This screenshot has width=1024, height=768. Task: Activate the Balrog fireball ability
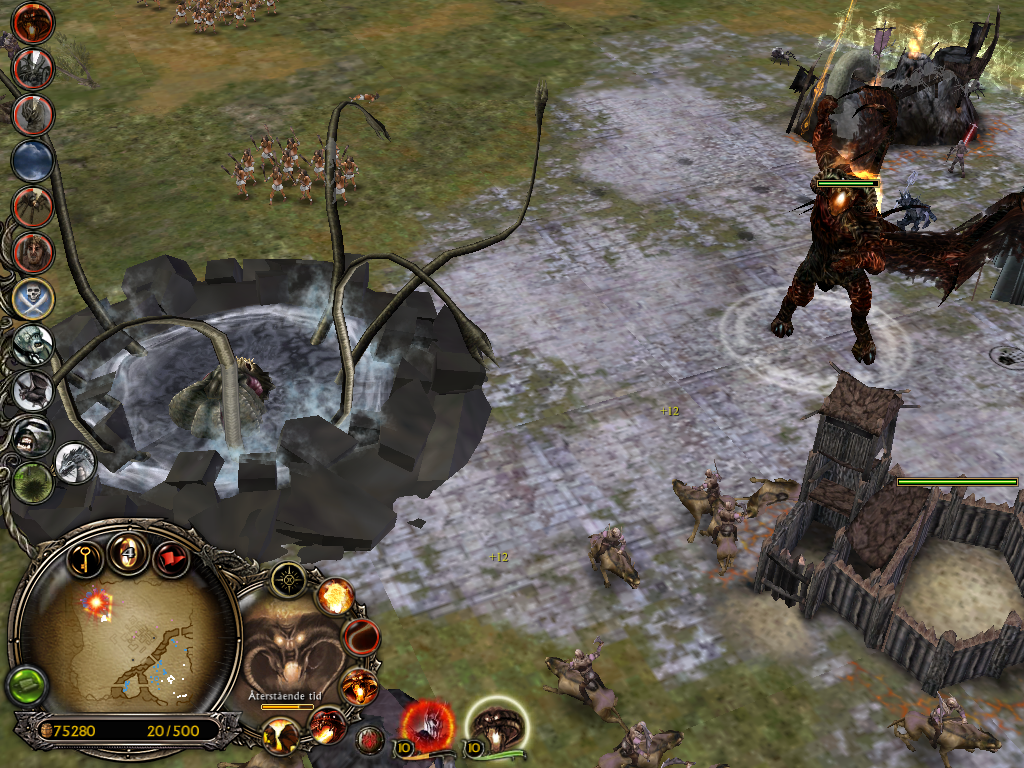[x=336, y=597]
